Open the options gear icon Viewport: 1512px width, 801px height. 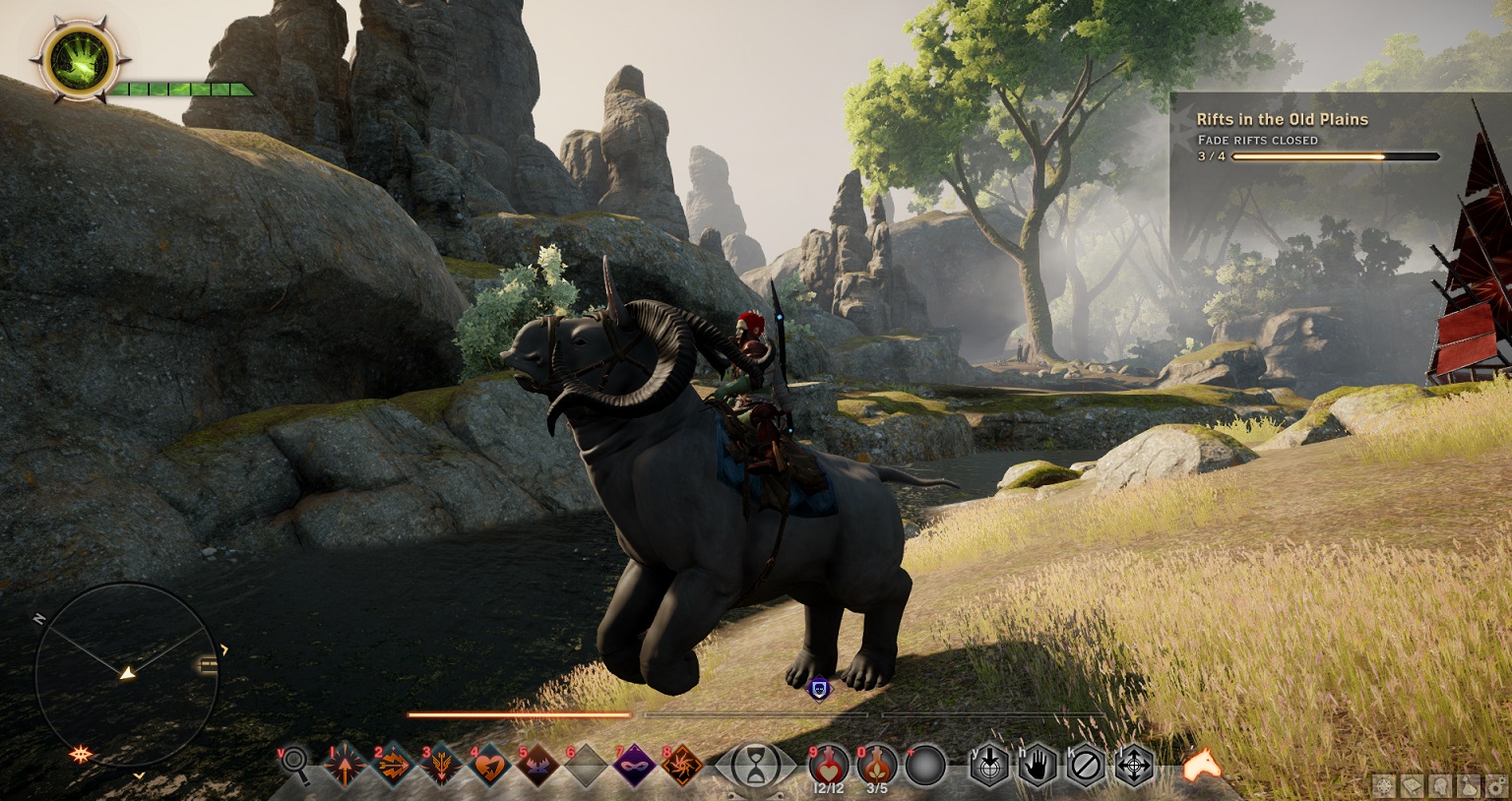[1495, 786]
